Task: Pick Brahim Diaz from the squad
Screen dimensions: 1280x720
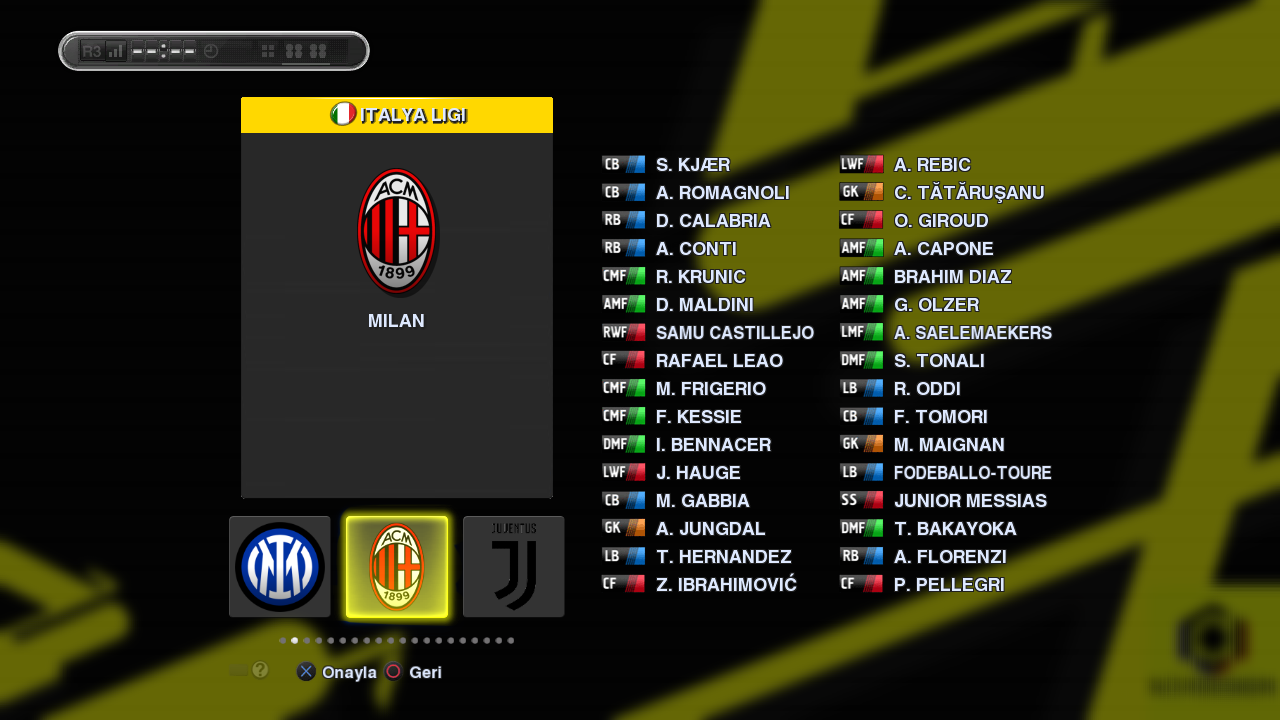Action: coord(952,277)
